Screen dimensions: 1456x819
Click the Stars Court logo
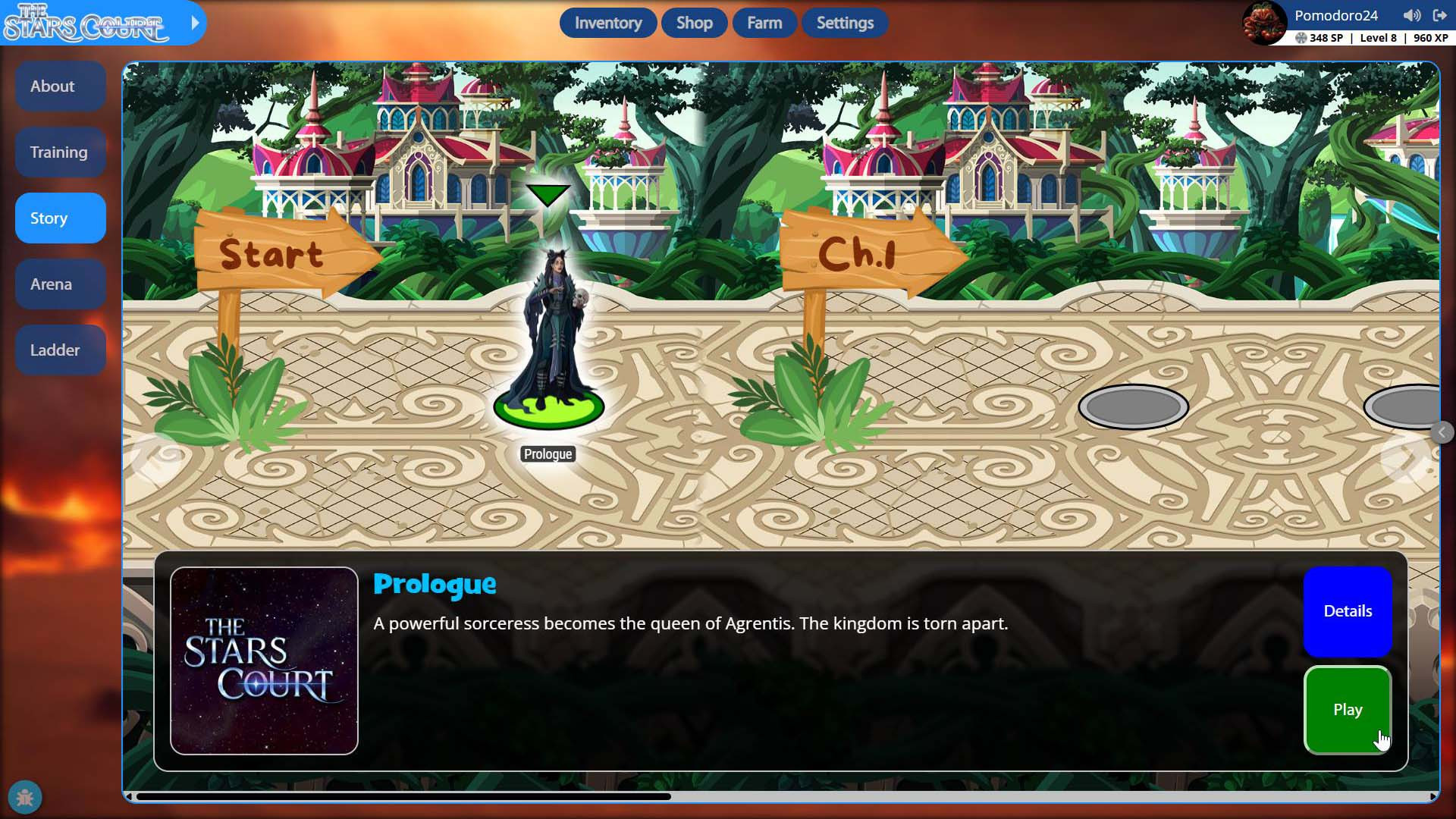click(x=85, y=23)
